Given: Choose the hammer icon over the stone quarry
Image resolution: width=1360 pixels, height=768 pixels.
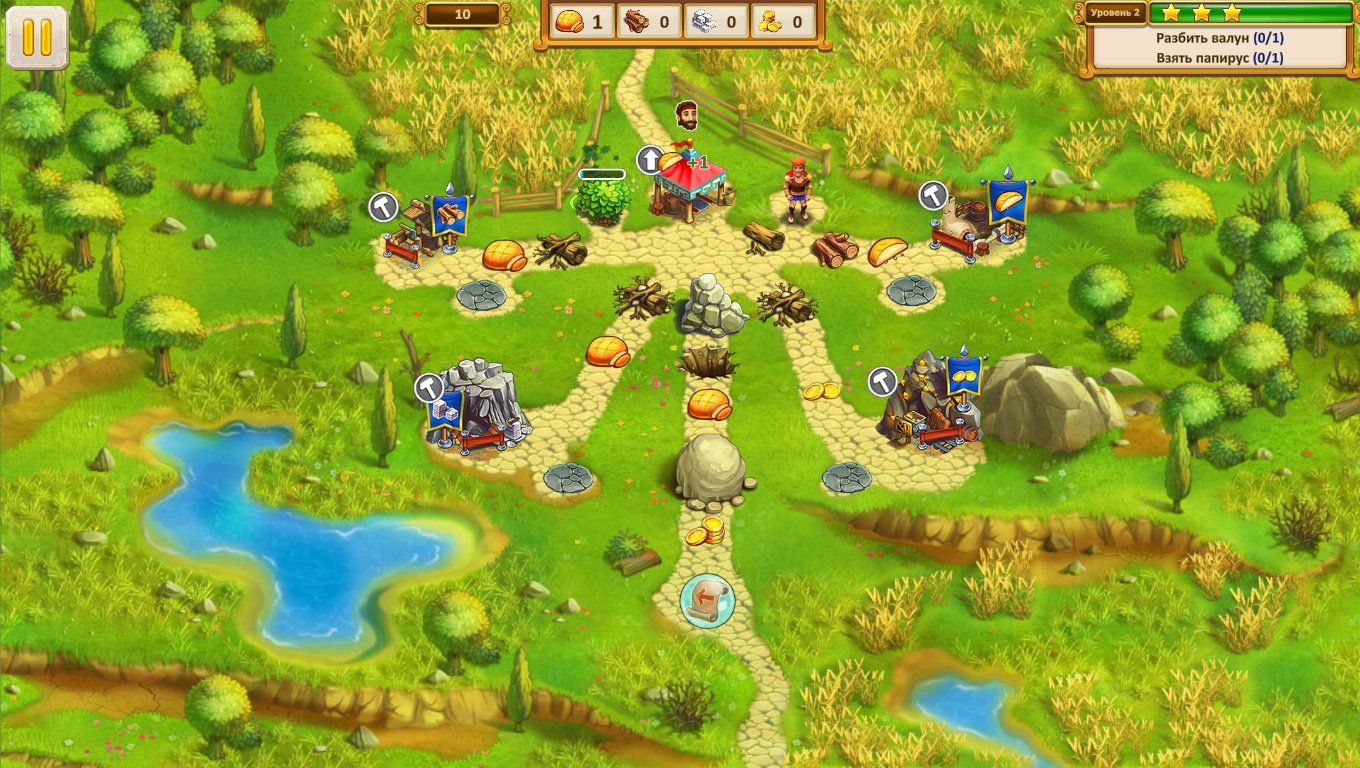Looking at the screenshot, I should (430, 386).
